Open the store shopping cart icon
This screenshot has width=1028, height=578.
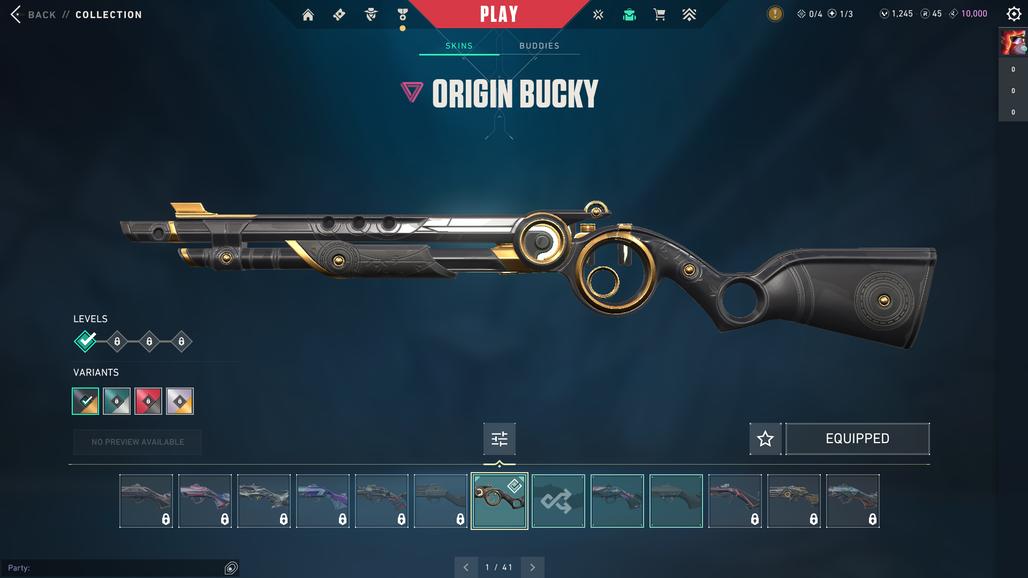[659, 15]
